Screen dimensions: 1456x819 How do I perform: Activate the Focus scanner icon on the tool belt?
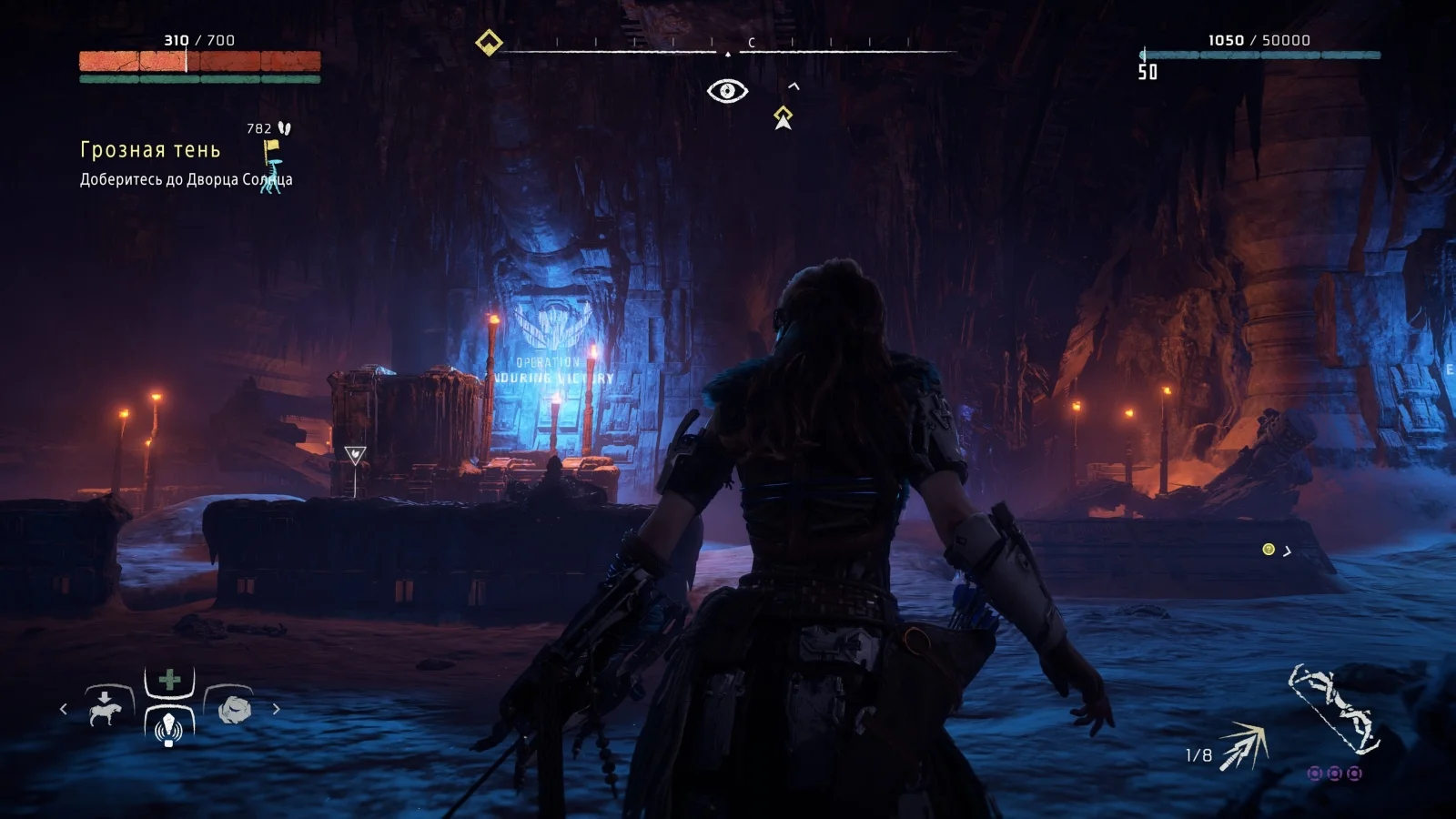click(x=169, y=731)
